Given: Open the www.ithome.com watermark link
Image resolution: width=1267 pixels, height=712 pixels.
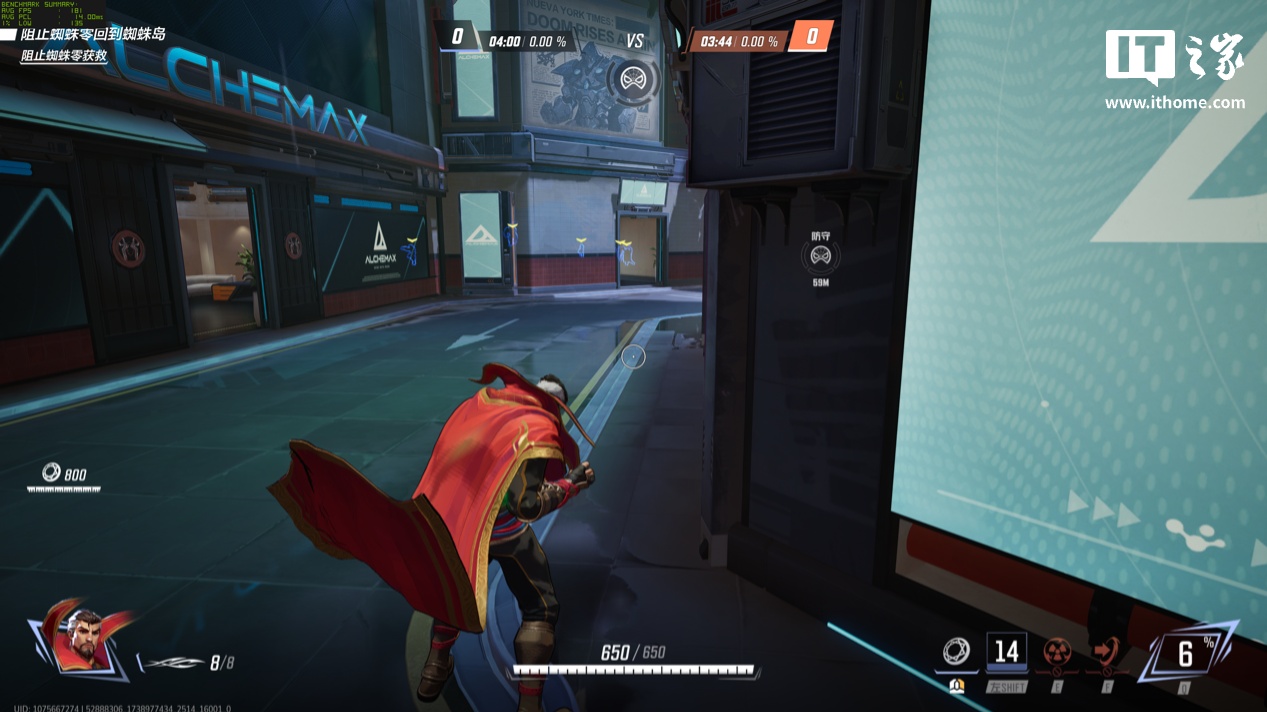Looking at the screenshot, I should point(1175,102).
